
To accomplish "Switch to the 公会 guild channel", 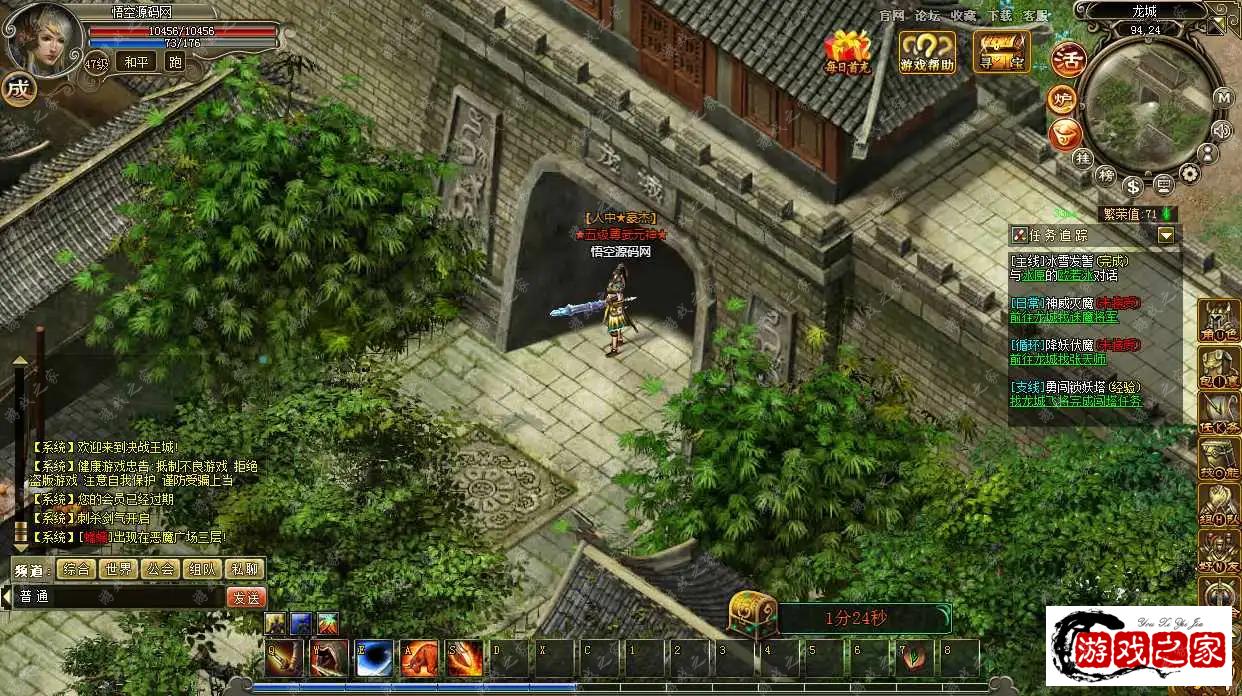I will pos(161,569).
